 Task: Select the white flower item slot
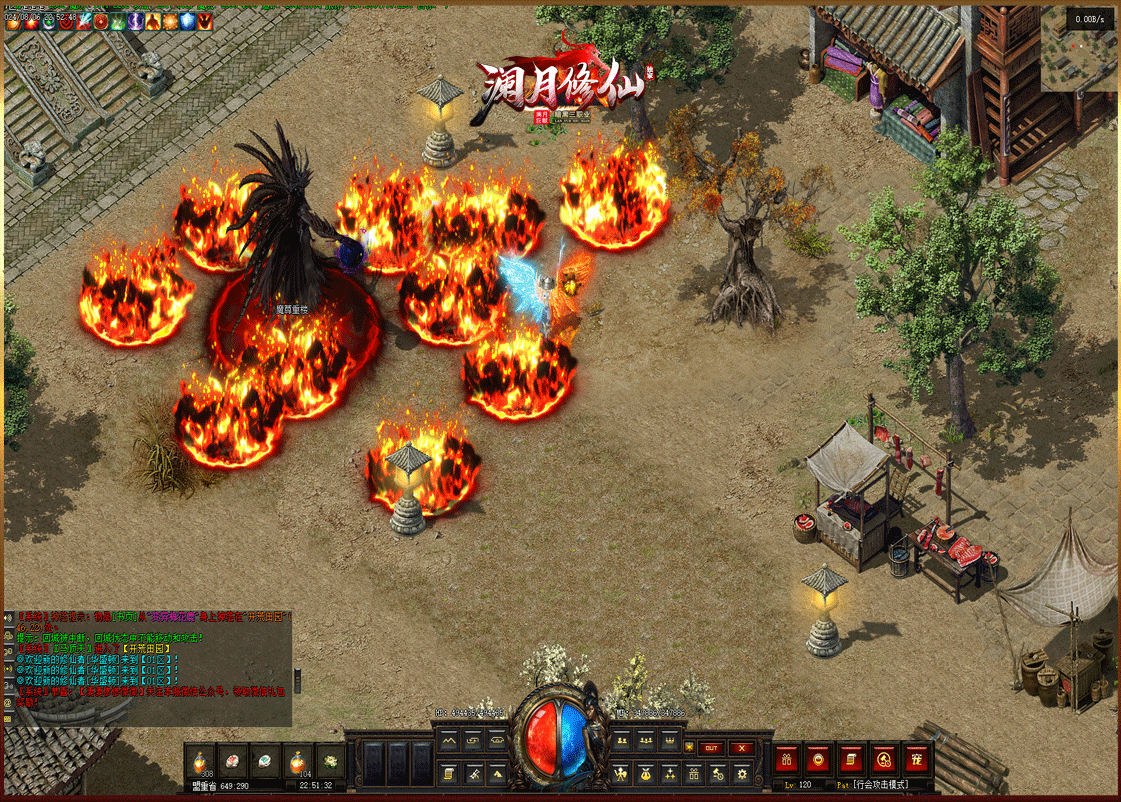(x=330, y=762)
